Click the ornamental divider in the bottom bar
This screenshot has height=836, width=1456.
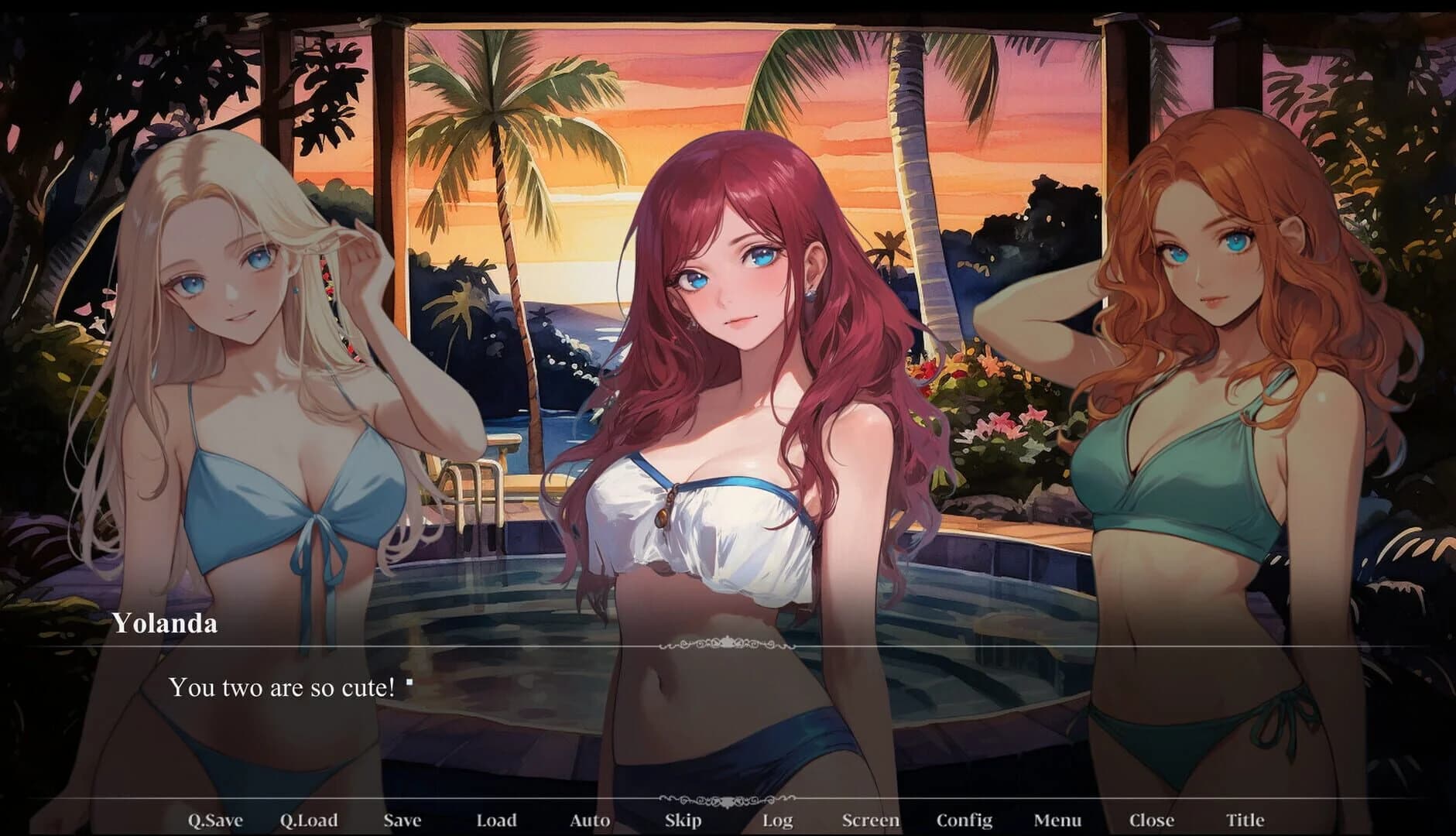pyautogui.click(x=728, y=800)
